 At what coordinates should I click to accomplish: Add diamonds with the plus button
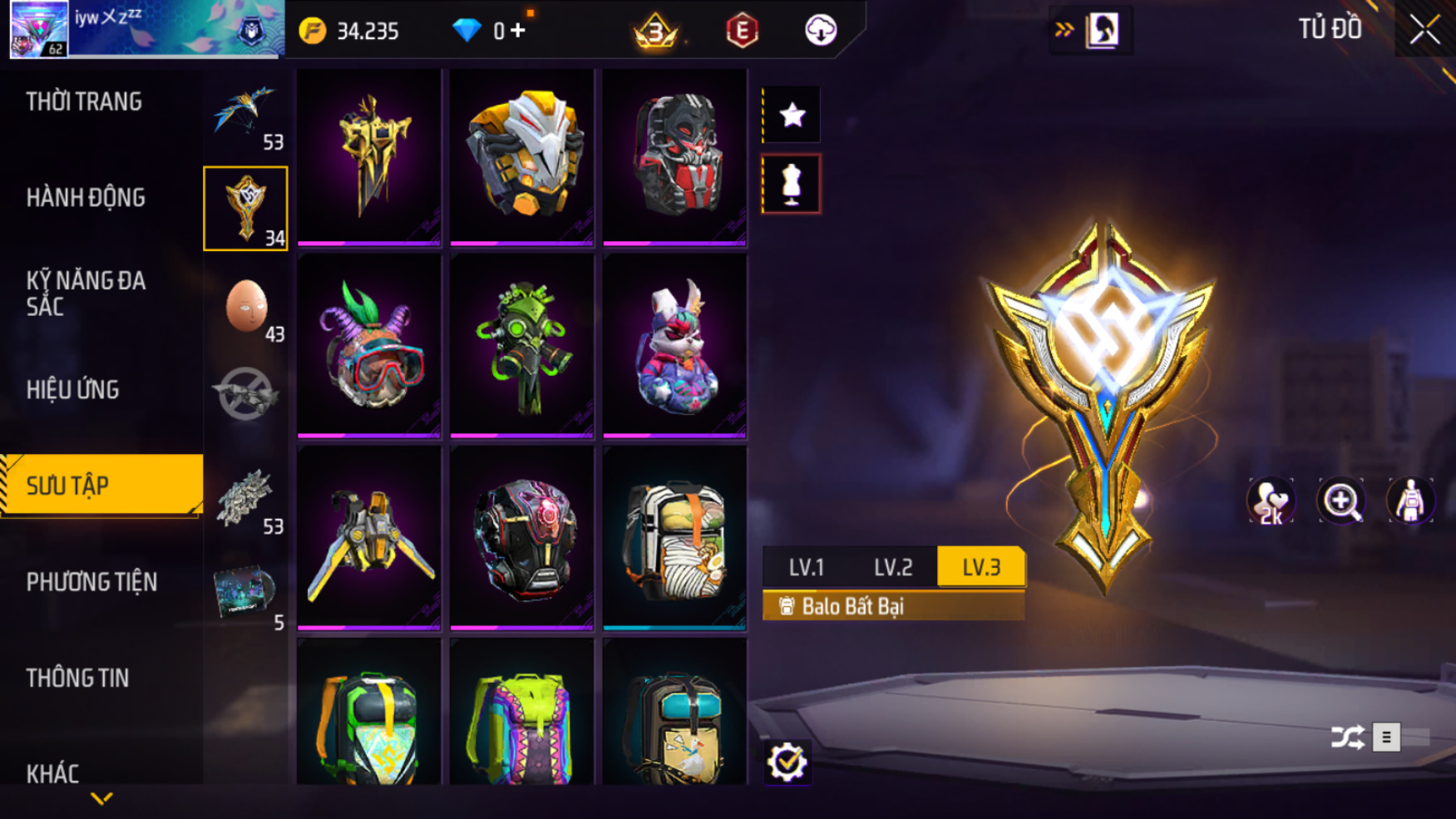519,31
